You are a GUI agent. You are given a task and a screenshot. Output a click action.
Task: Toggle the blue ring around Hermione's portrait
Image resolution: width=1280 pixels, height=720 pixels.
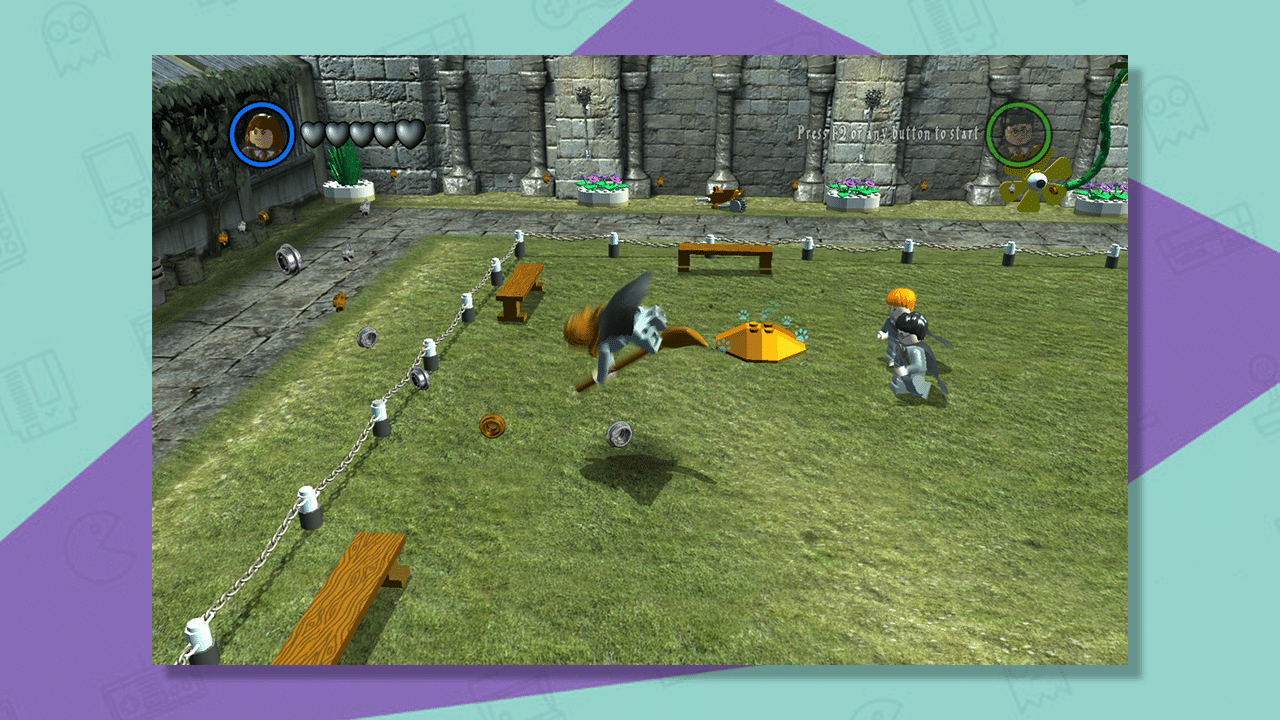coord(262,109)
